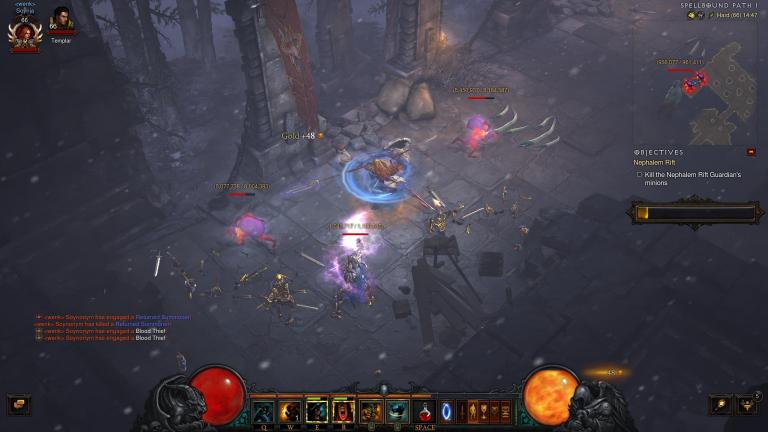Screen dimensions: 768x432
Task: Drink the red health potion
Action: pyautogui.click(x=425, y=410)
